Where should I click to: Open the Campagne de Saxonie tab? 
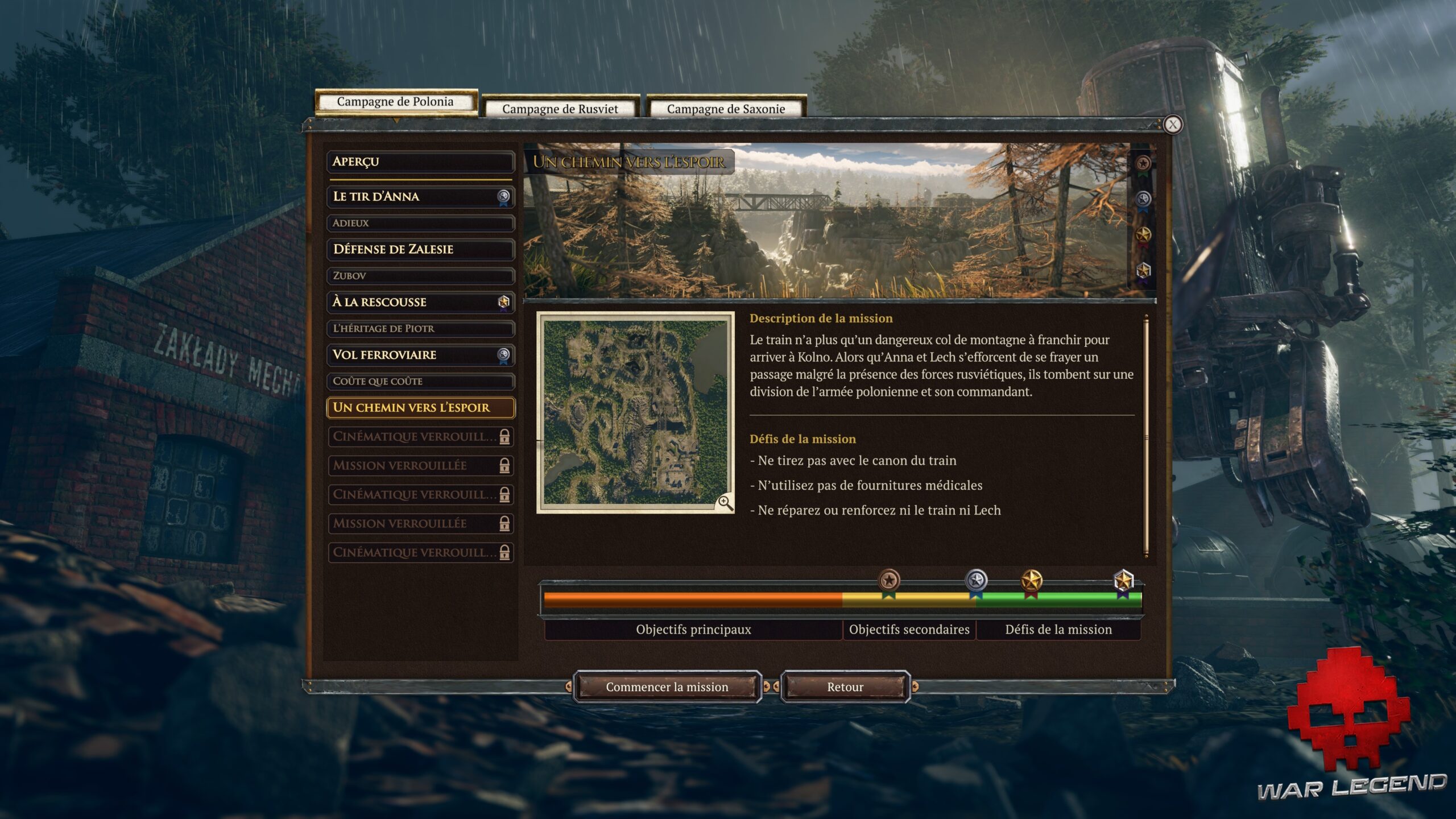point(727,109)
